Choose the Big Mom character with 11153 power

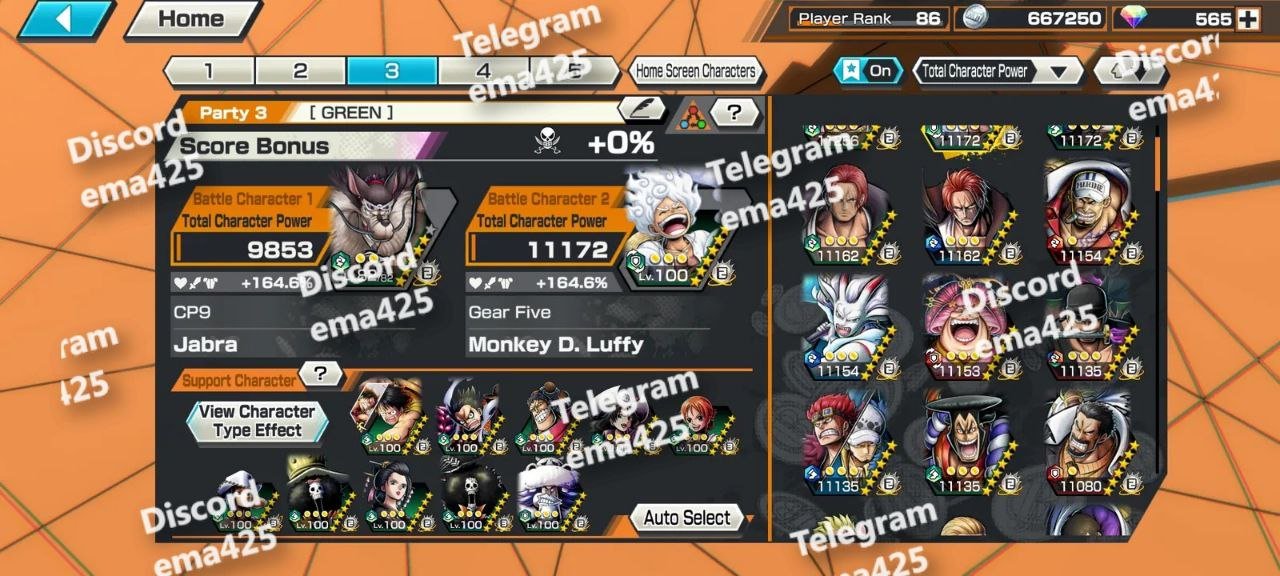coord(967,327)
